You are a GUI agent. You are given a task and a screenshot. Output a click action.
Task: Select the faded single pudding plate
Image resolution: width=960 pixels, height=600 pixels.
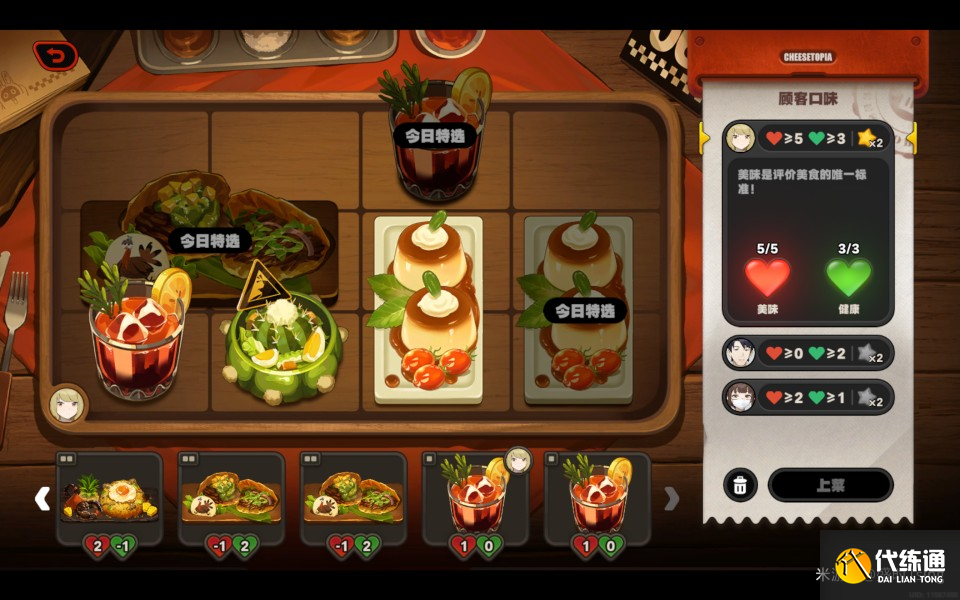click(578, 310)
